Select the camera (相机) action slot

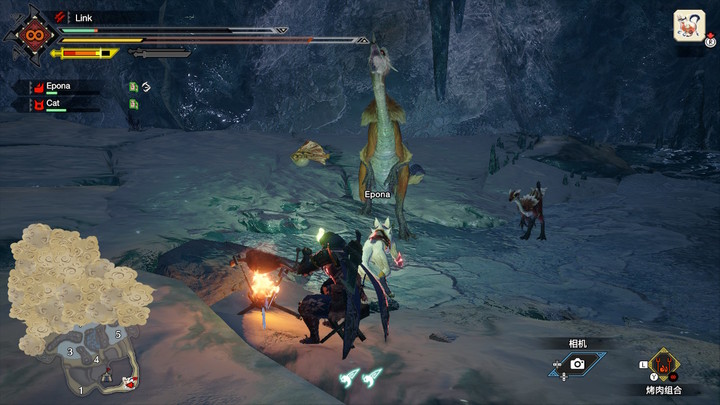point(576,365)
